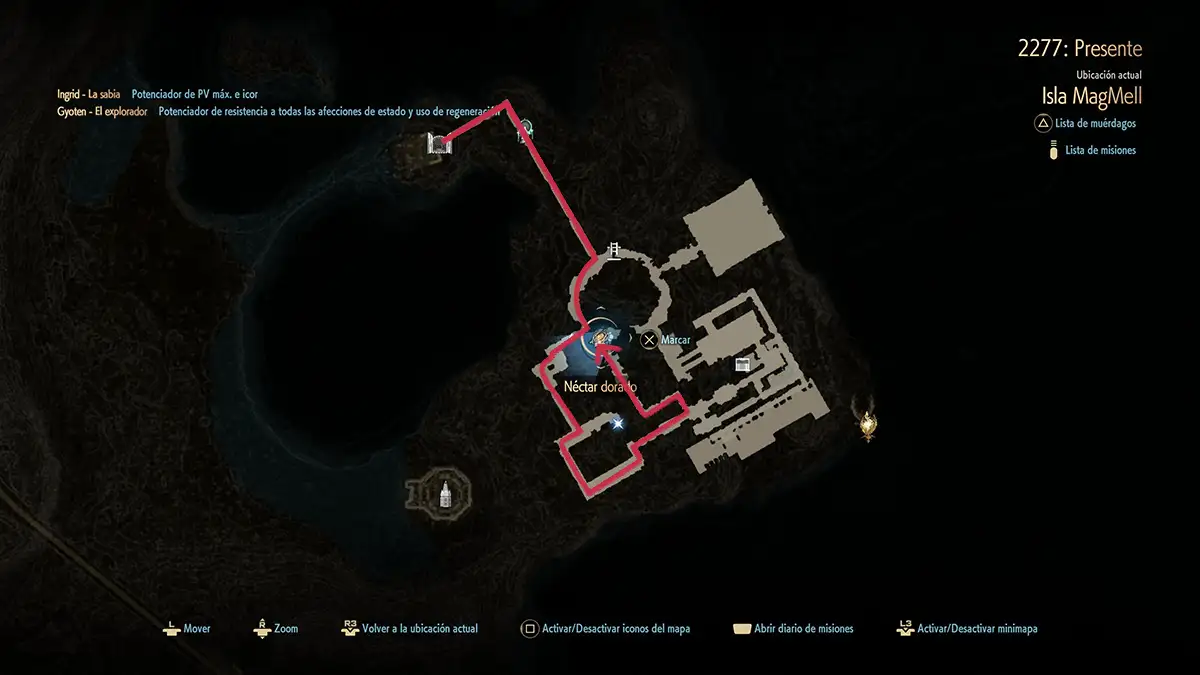This screenshot has height=675, width=1200.
Task: Select the tower icon on the map
Action: tap(444, 492)
